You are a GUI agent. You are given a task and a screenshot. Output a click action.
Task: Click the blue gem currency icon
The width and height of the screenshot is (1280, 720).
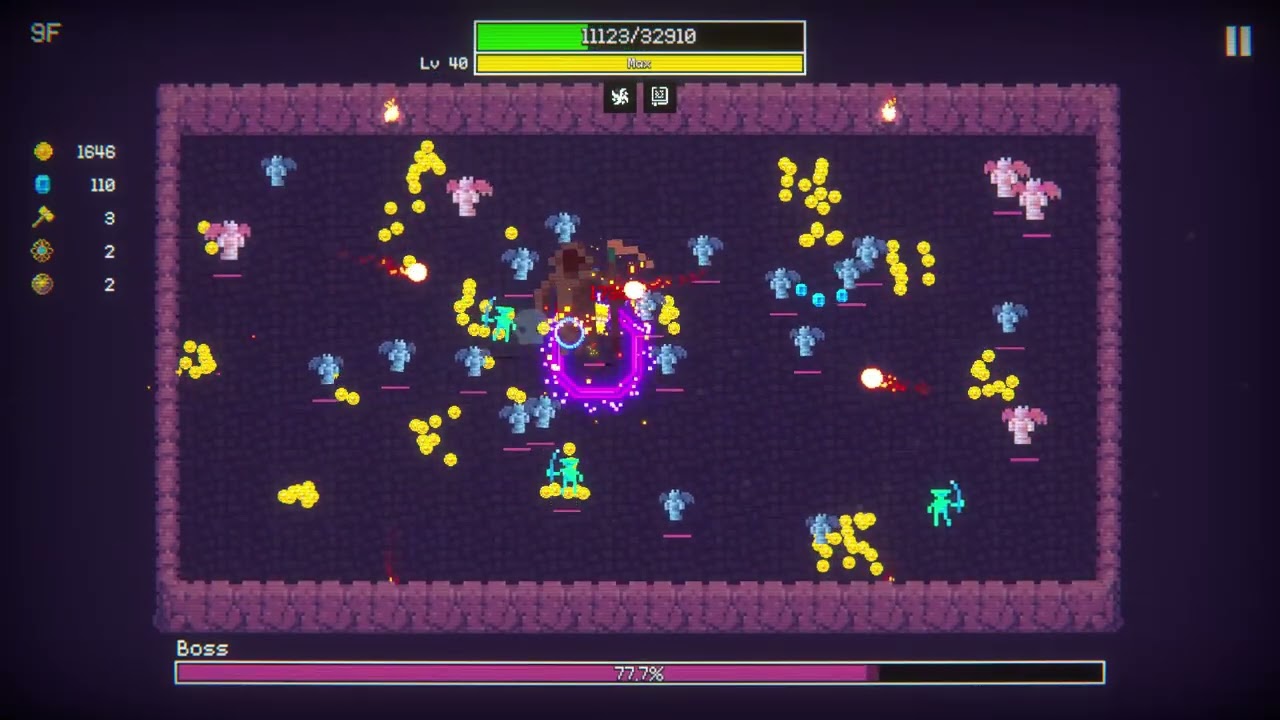pyautogui.click(x=43, y=185)
